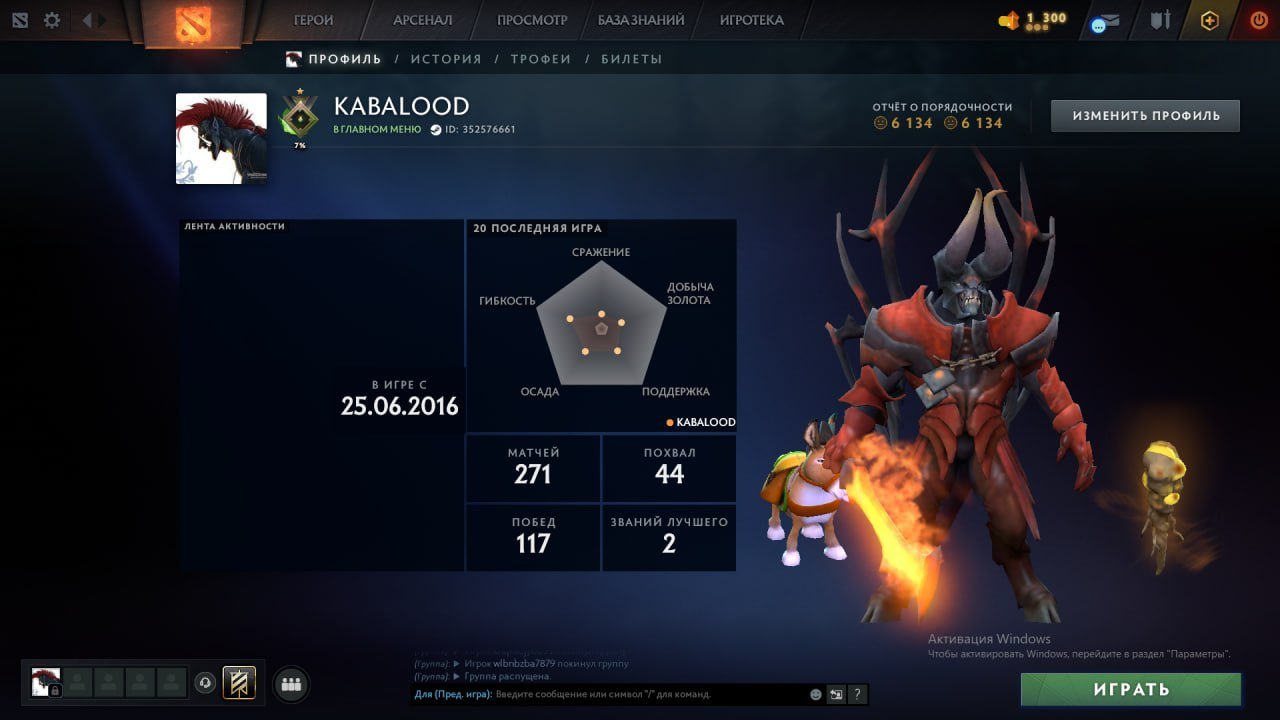Image resolution: width=1280 pixels, height=720 pixels.
Task: Start matchmaking with the ИГРАТЬ button
Action: (x=1131, y=689)
